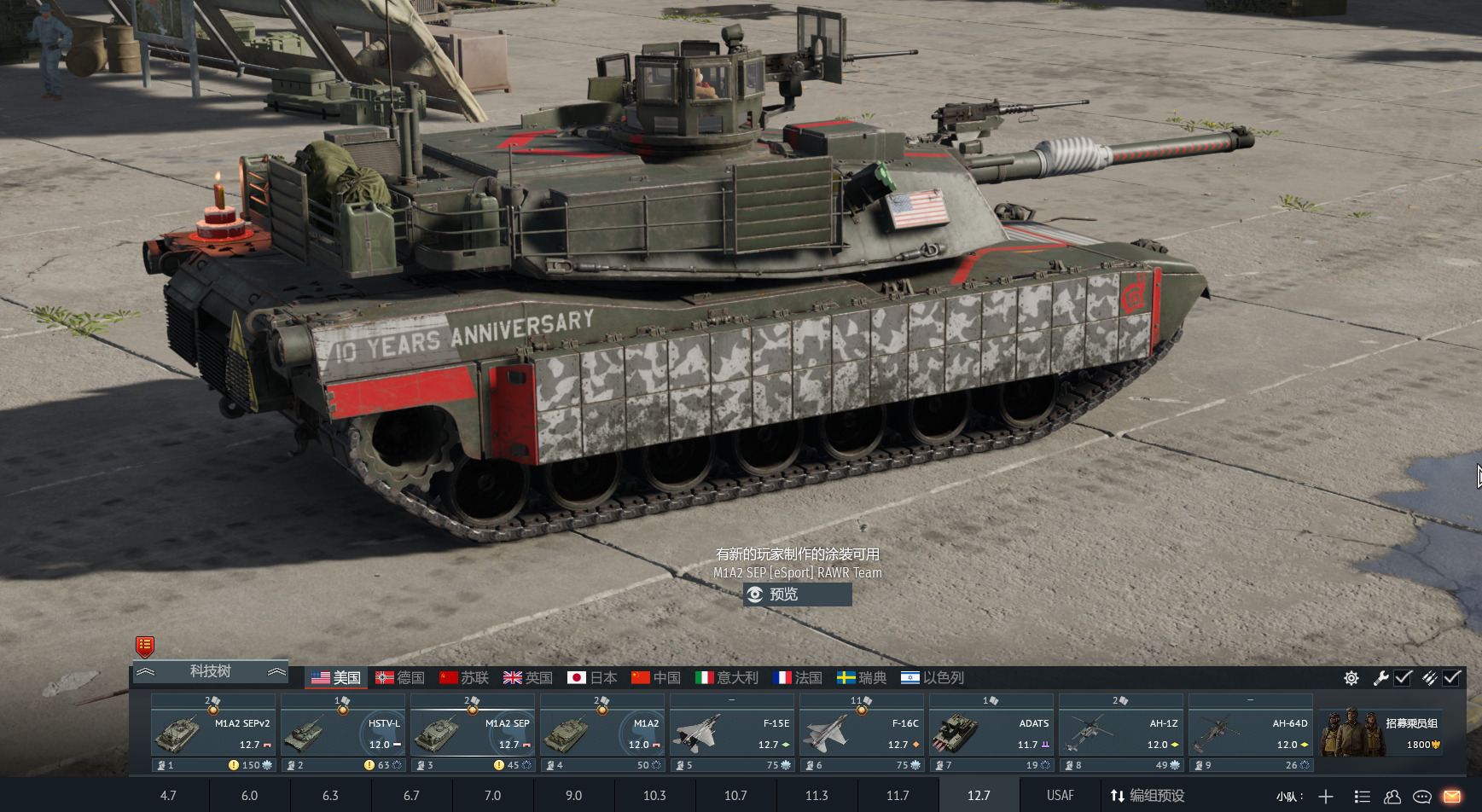This screenshot has width=1482, height=812.
Task: Switch to the 9.0 battle rating preset
Action: [573, 796]
